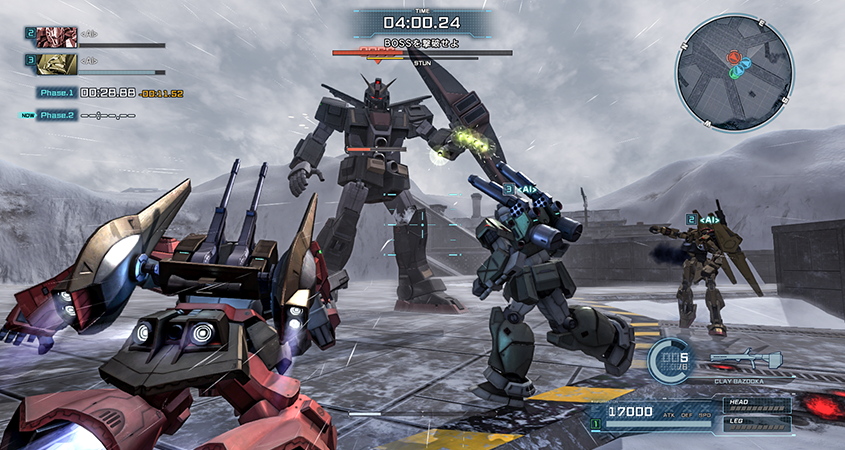Select the Clay Bazooka weapon icon
The image size is (845, 450).
tap(745, 358)
